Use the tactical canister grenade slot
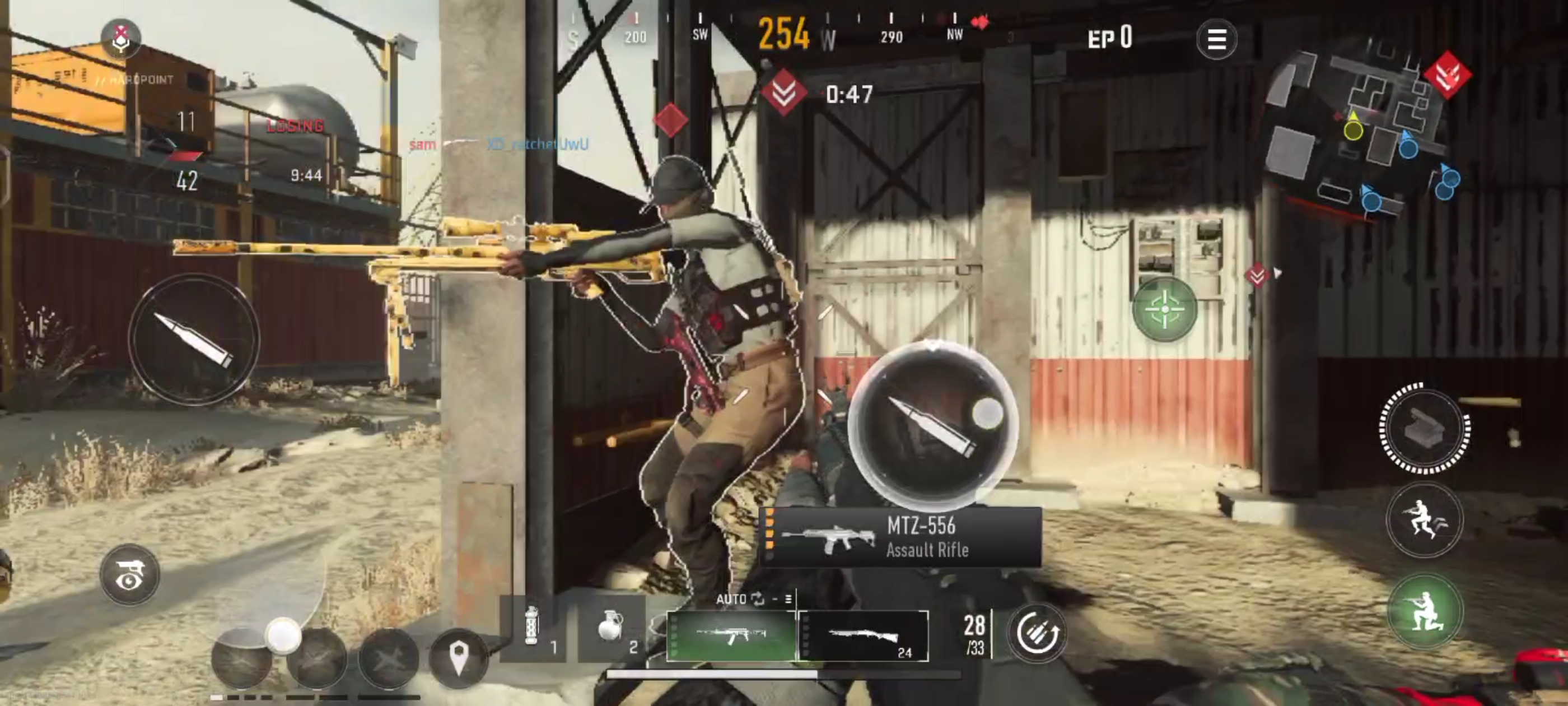The width and height of the screenshot is (1568, 706). pyautogui.click(x=533, y=629)
